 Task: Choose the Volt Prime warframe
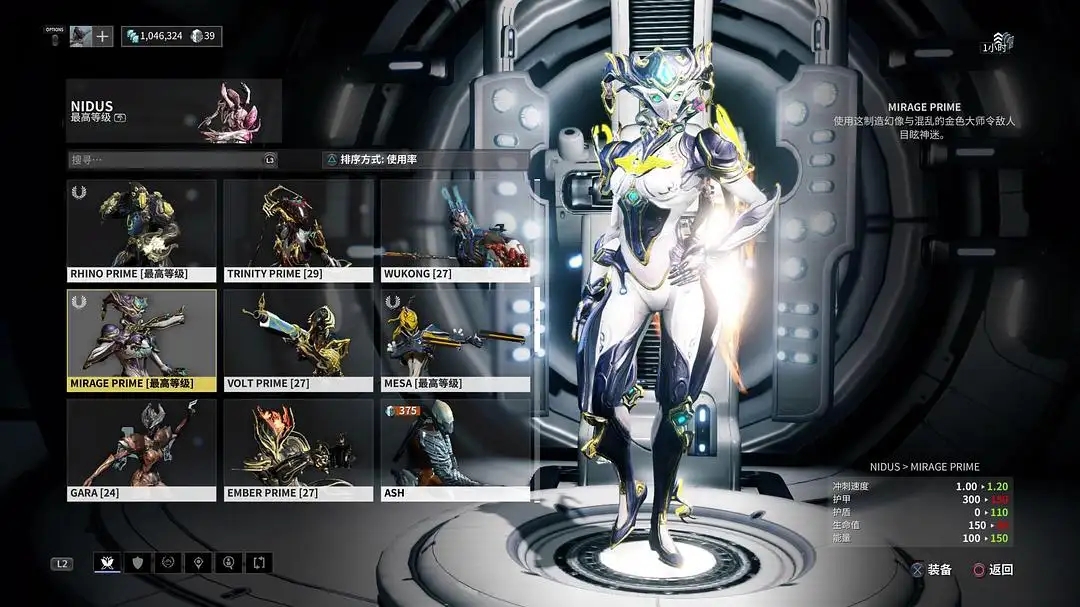(298, 340)
